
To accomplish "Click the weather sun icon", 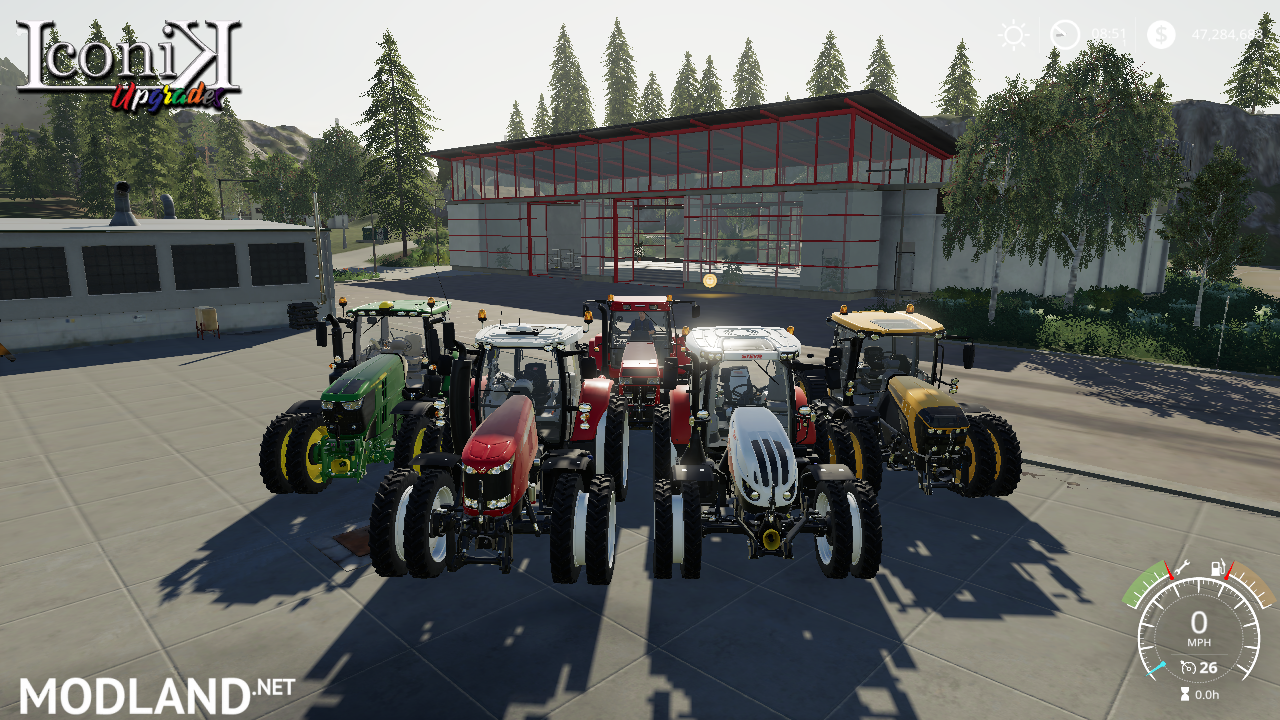I will click(1014, 33).
